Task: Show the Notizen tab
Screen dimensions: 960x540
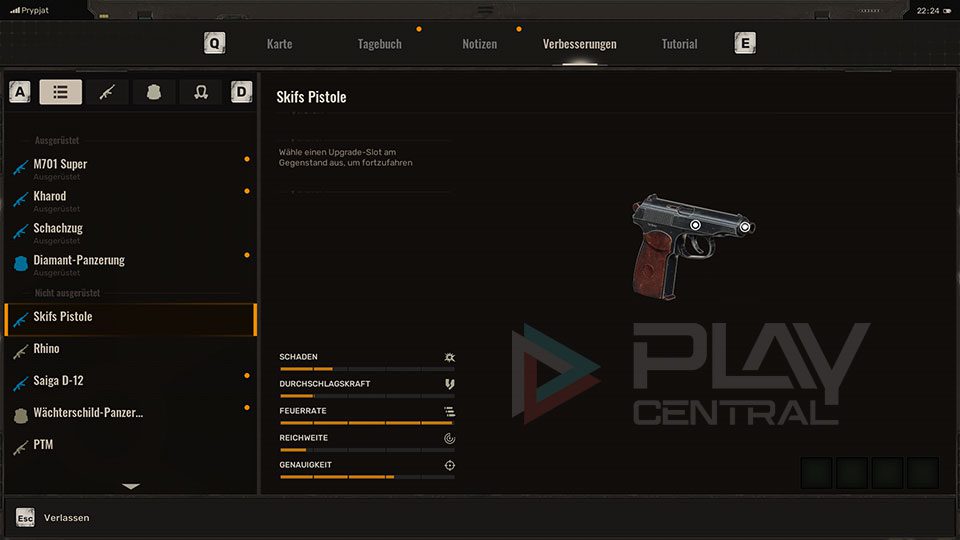Action: 479,44
